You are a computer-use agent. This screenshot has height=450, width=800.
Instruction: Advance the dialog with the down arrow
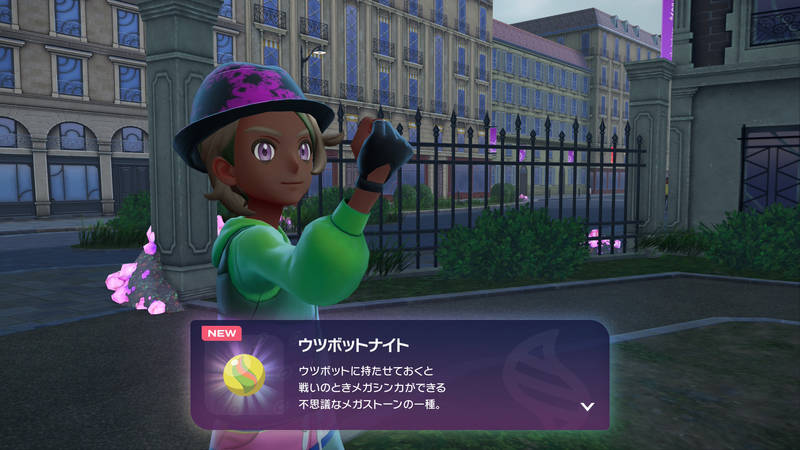587,407
